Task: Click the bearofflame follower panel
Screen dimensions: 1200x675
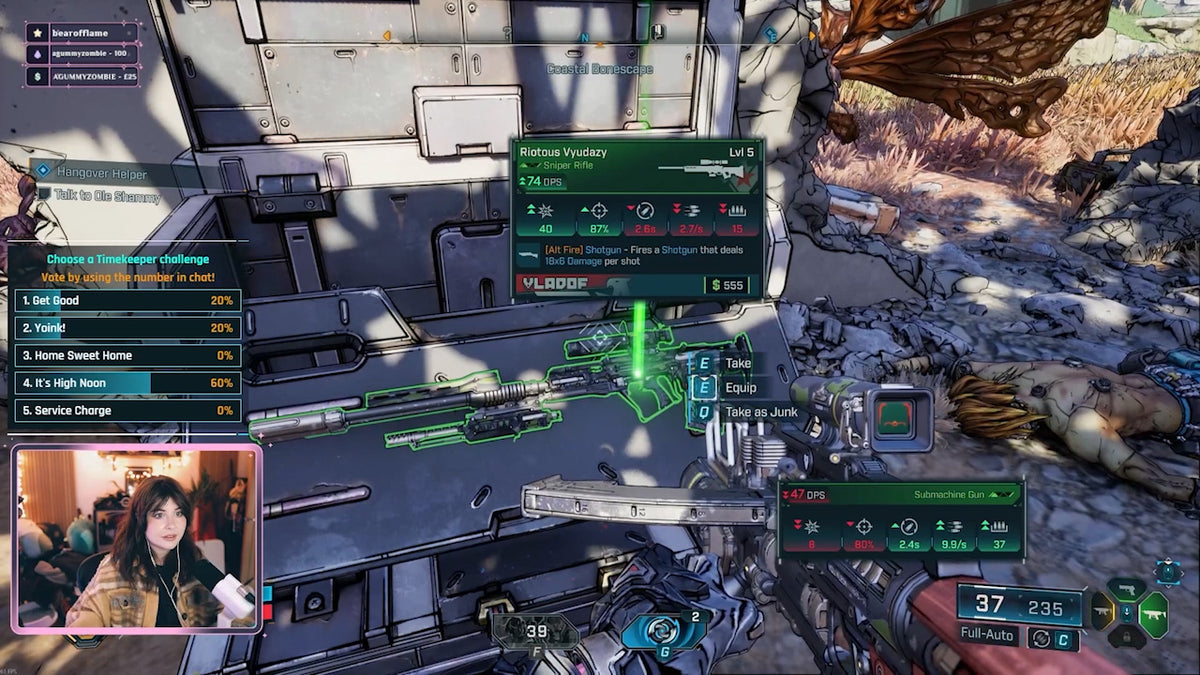Action: click(82, 33)
